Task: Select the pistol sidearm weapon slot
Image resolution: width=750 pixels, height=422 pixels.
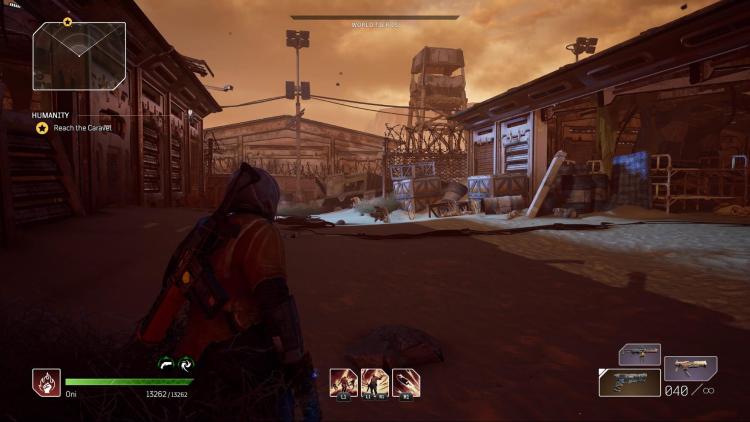Action: (x=629, y=383)
